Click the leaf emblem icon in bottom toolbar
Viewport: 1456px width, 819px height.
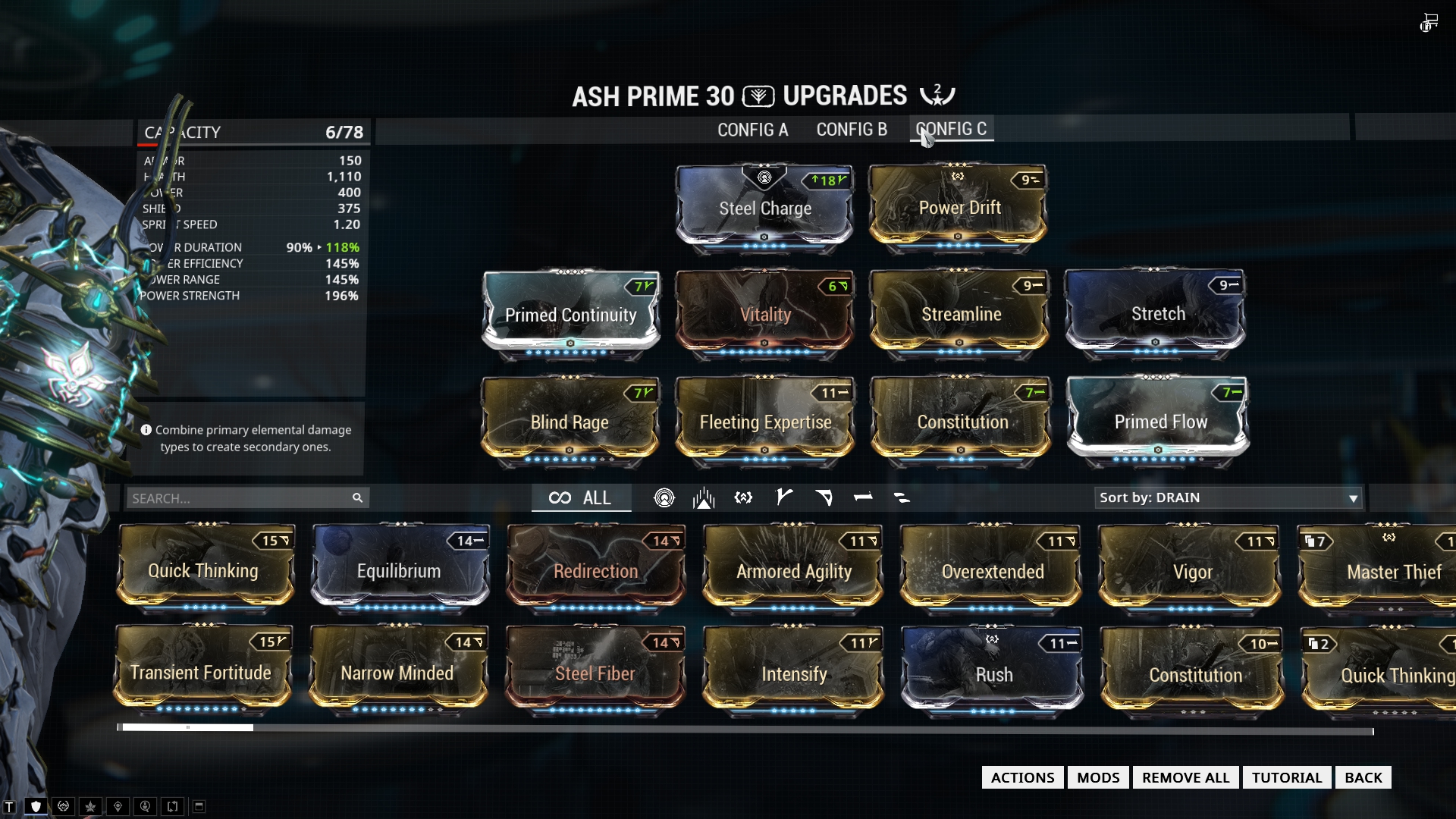click(x=90, y=806)
